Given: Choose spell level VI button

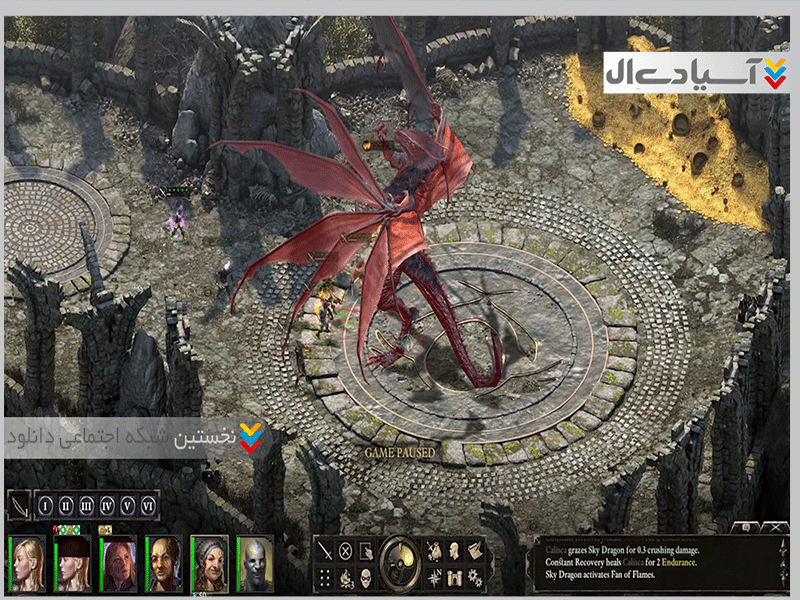Looking at the screenshot, I should click(147, 506).
